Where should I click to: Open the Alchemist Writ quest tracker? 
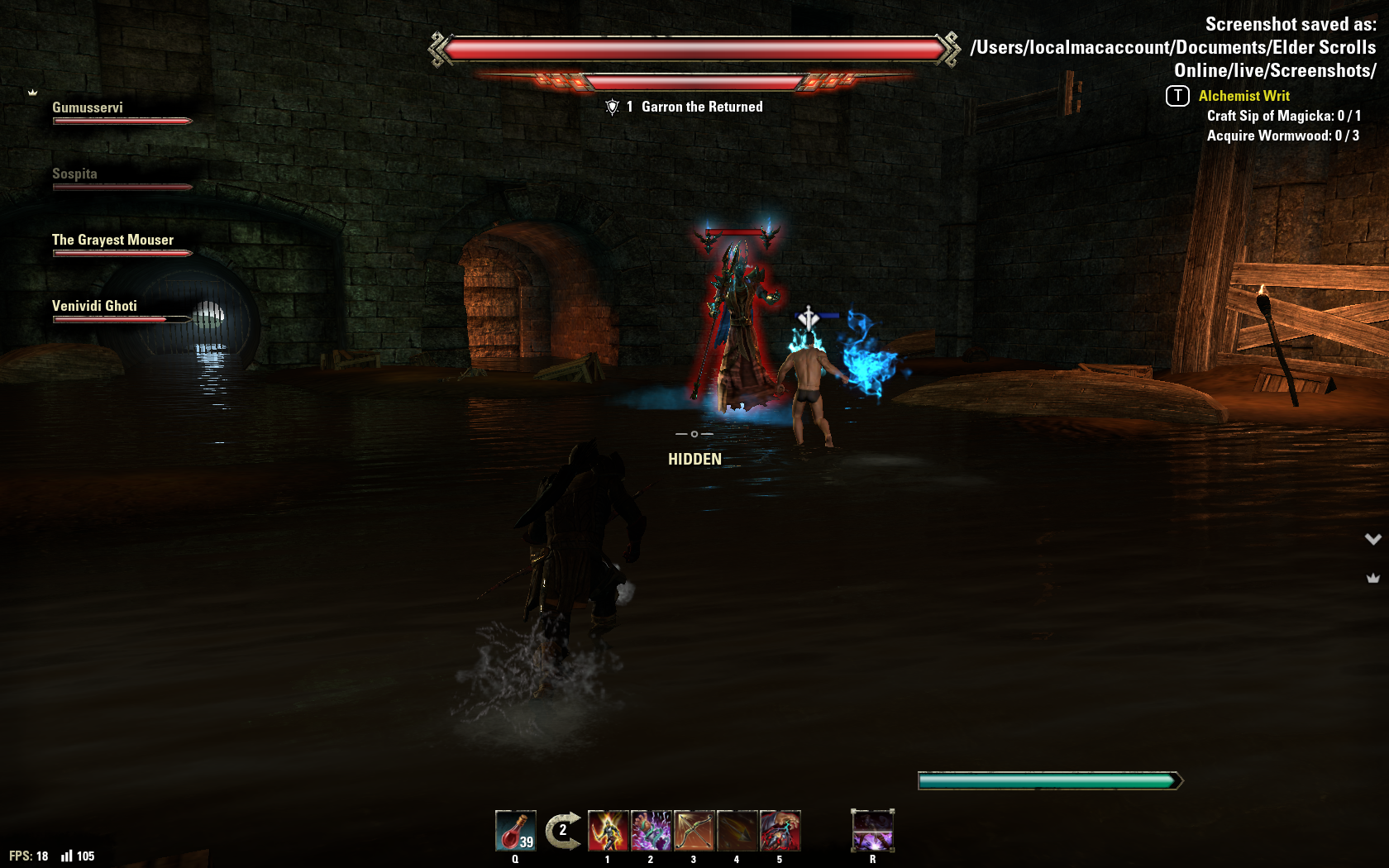click(1243, 96)
